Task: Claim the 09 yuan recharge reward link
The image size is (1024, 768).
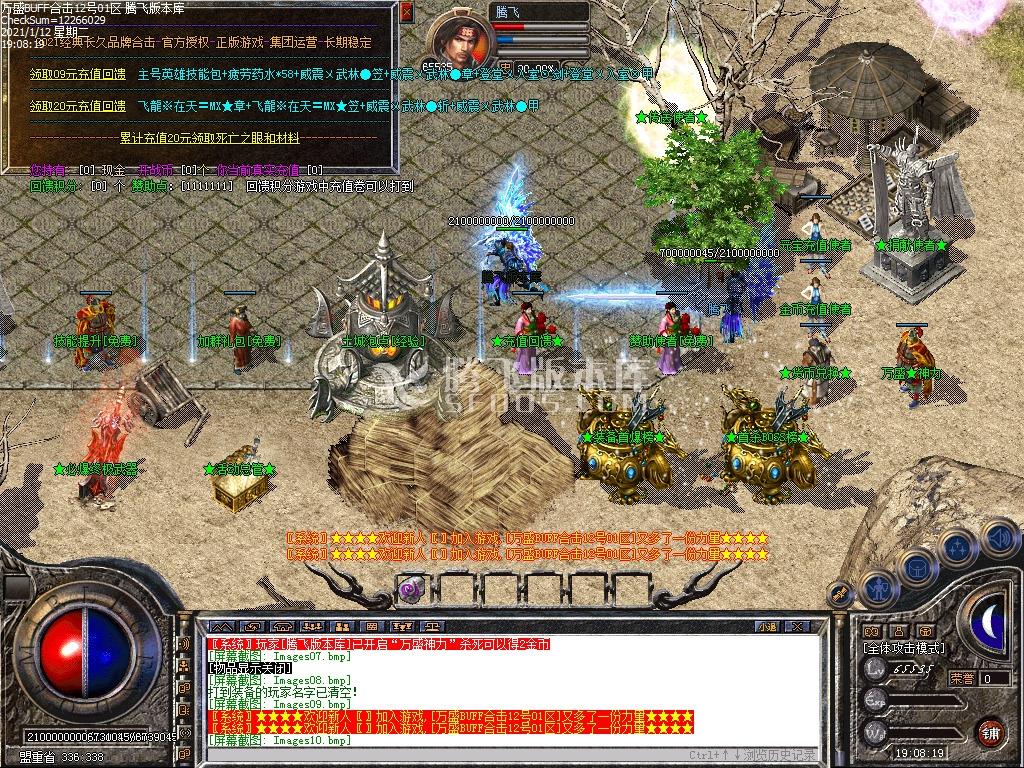Action: click(77, 75)
